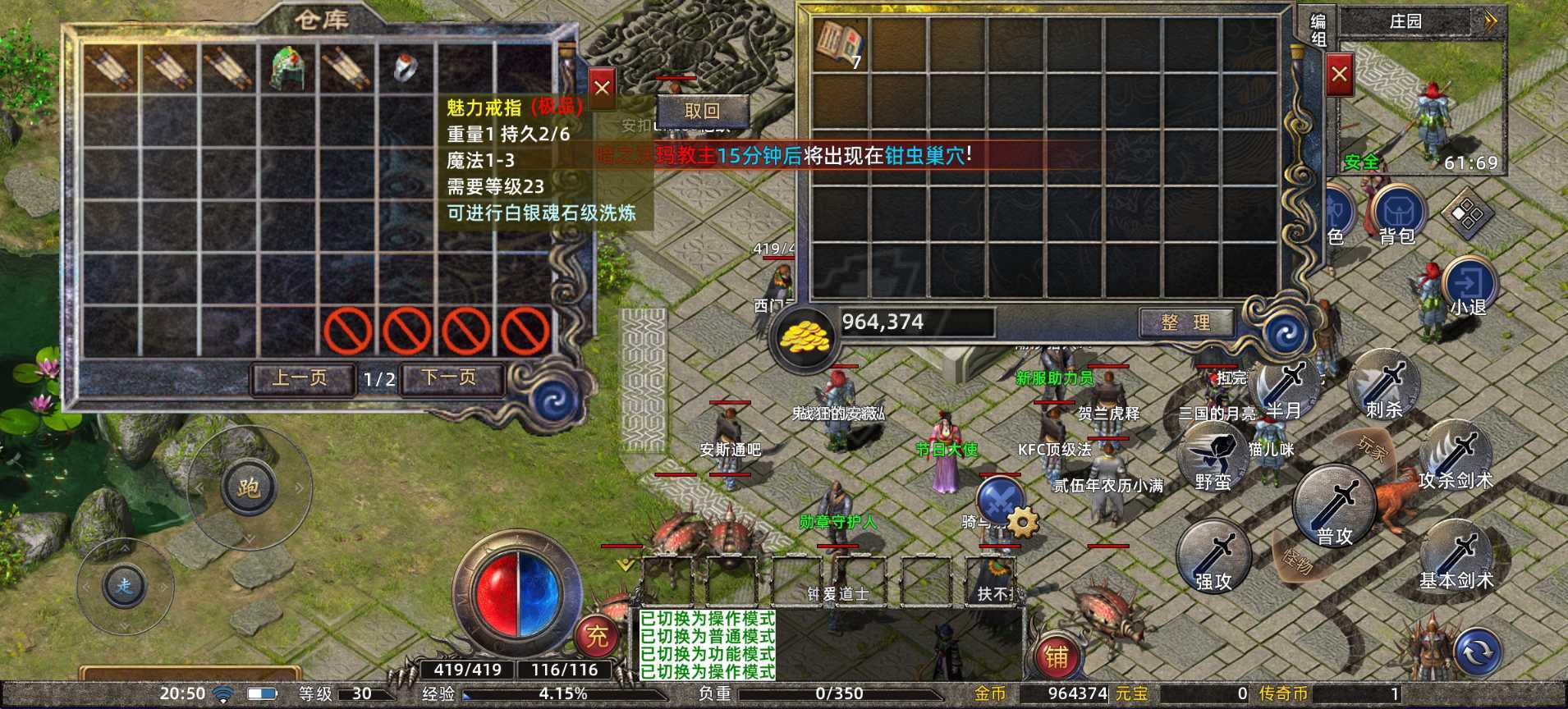The width and height of the screenshot is (1568, 709).
Task: Click the red-blue HP/MP orb
Action: (516, 595)
